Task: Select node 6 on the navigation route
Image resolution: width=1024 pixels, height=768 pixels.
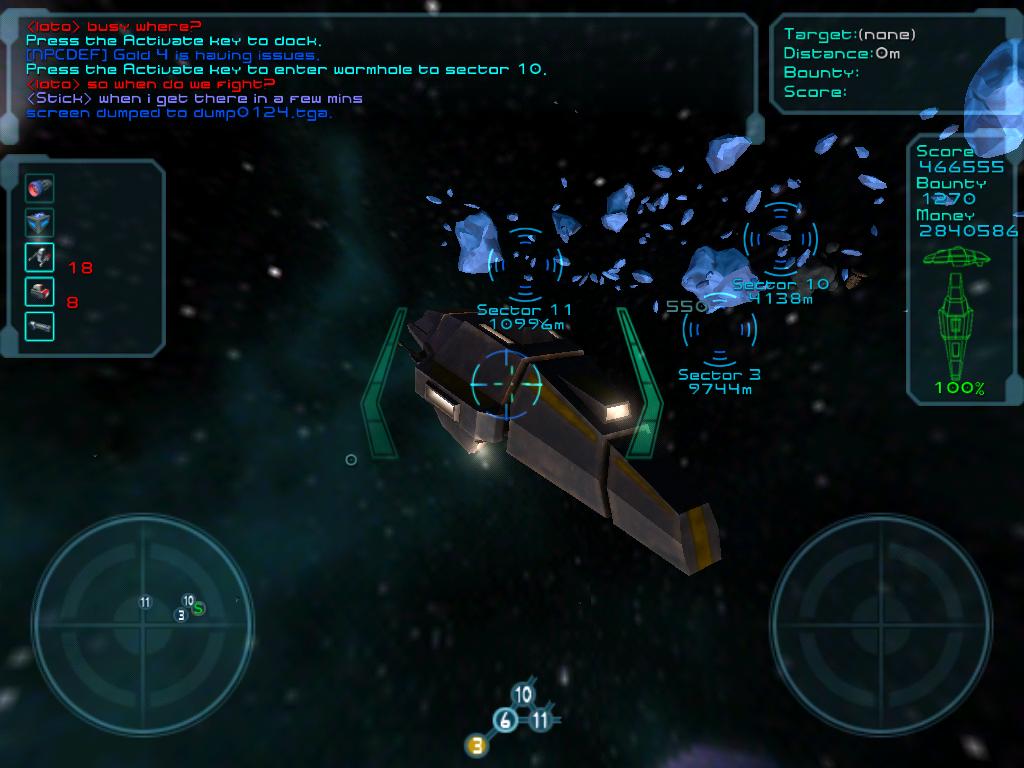Action: pos(506,721)
